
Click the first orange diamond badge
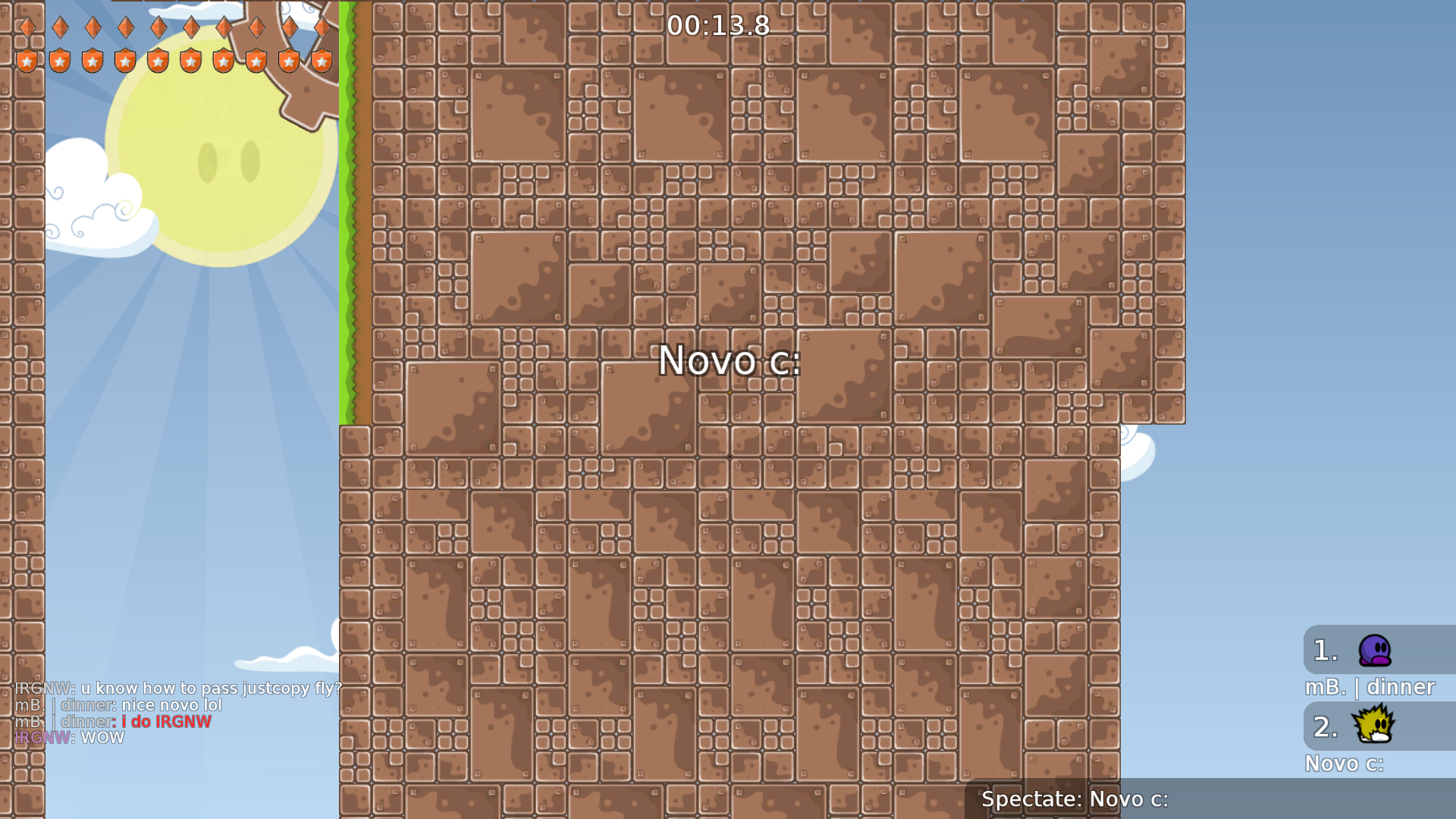point(27,27)
